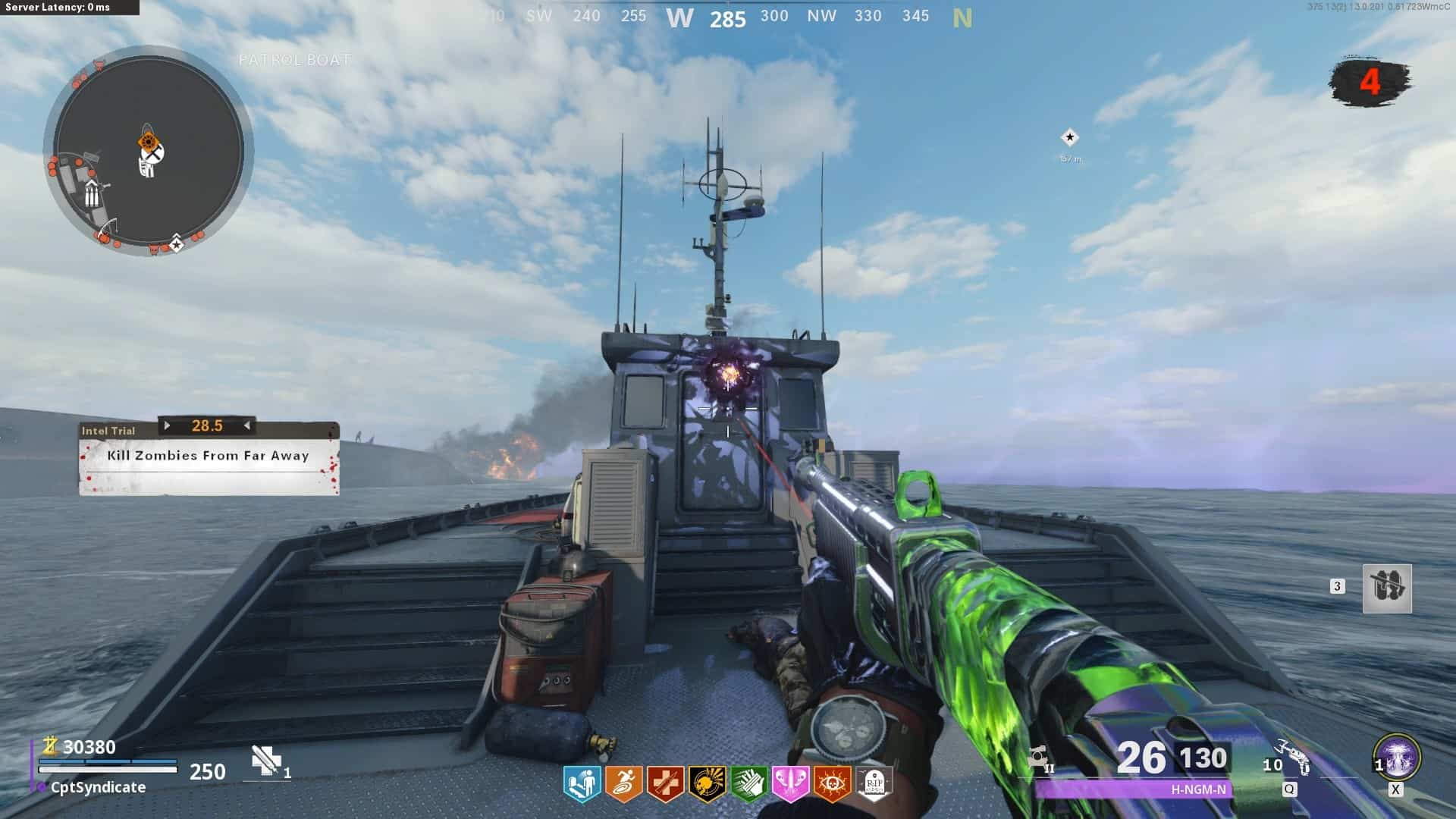Image resolution: width=1456 pixels, height=819 pixels.
Task: Click the red Juggernog cross perk icon
Action: click(665, 784)
